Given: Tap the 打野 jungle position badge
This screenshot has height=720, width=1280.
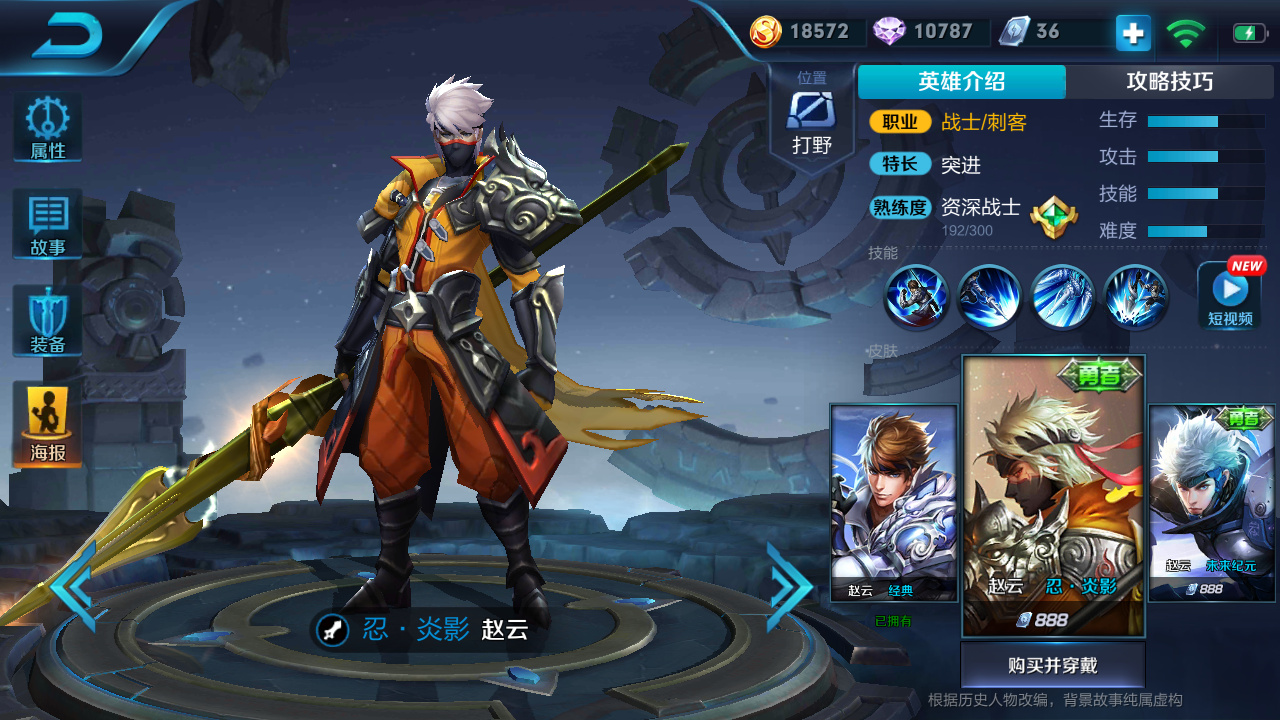Looking at the screenshot, I should click(811, 120).
